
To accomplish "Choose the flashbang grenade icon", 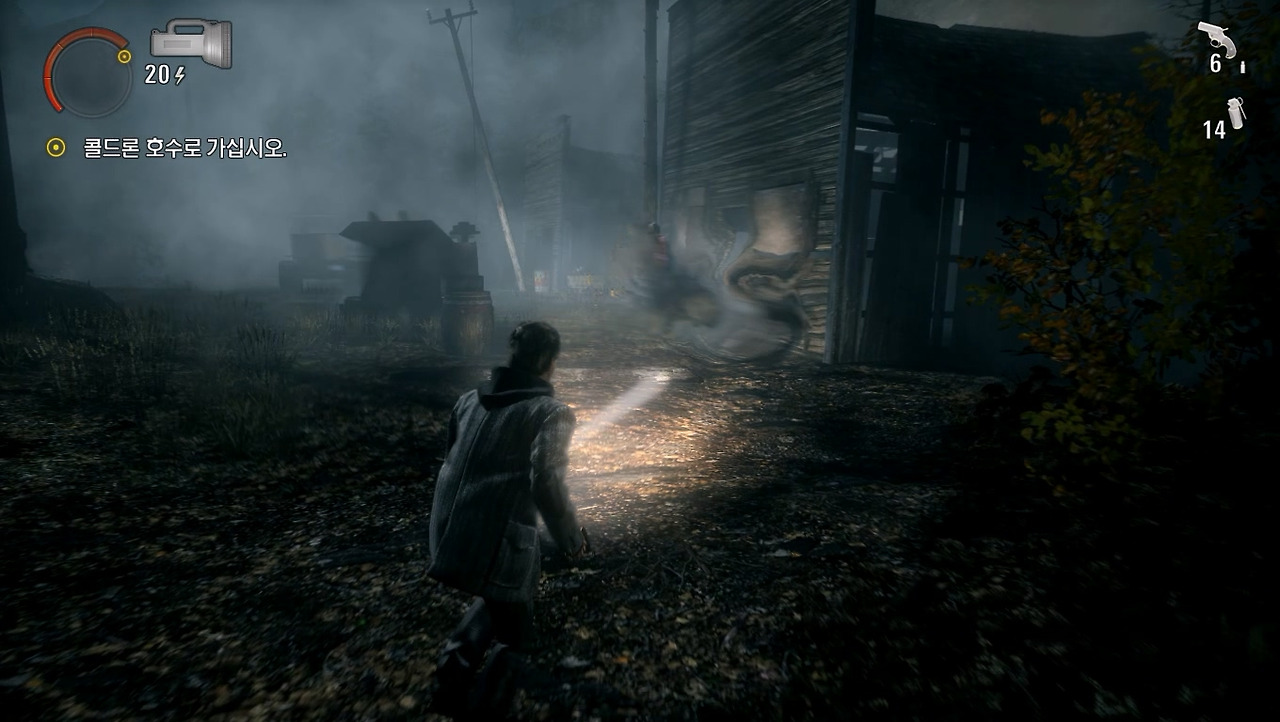I will pyautogui.click(x=1236, y=113).
